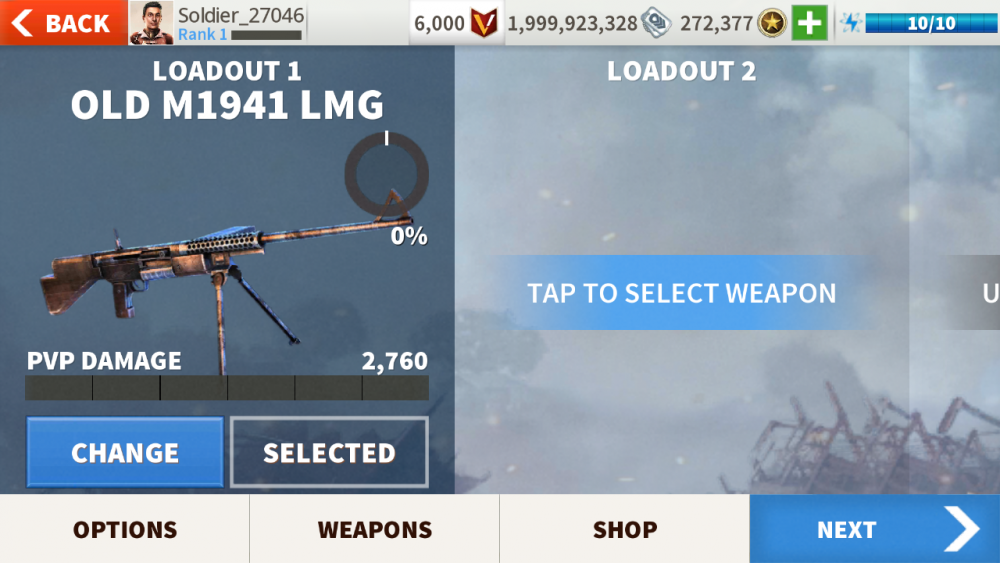The width and height of the screenshot is (1000, 563).
Task: Change the Loadout 1 weapon
Action: click(125, 452)
